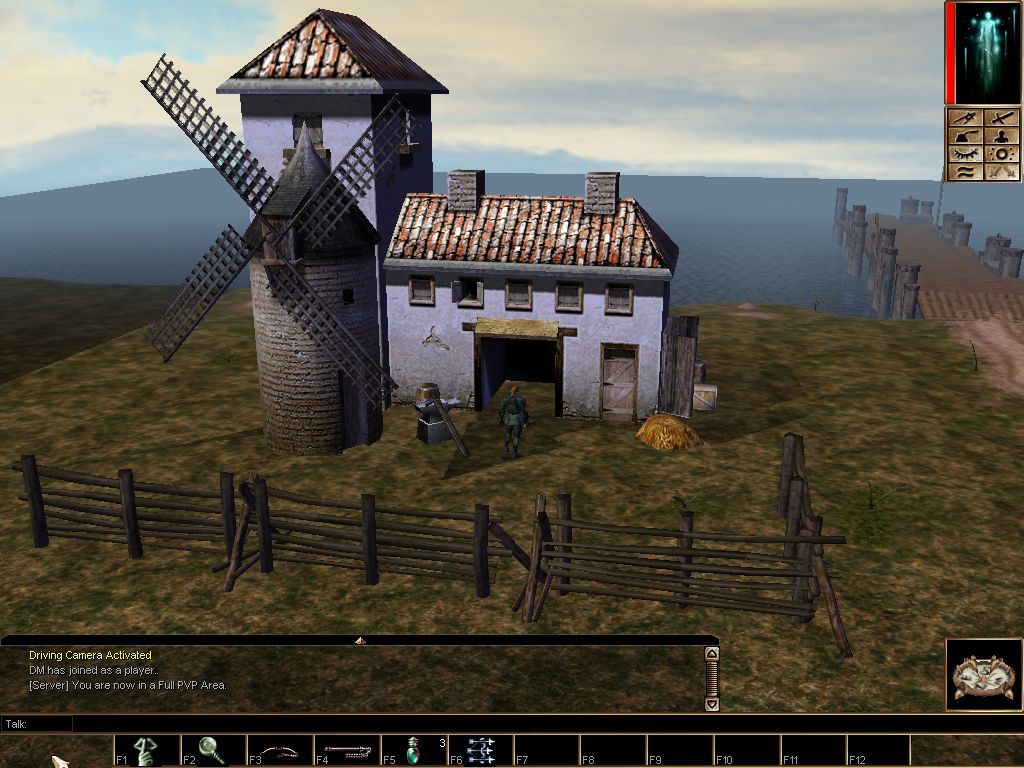Select the weapon in quickslot F4
Image resolution: width=1024 pixels, height=768 pixels.
[347, 750]
